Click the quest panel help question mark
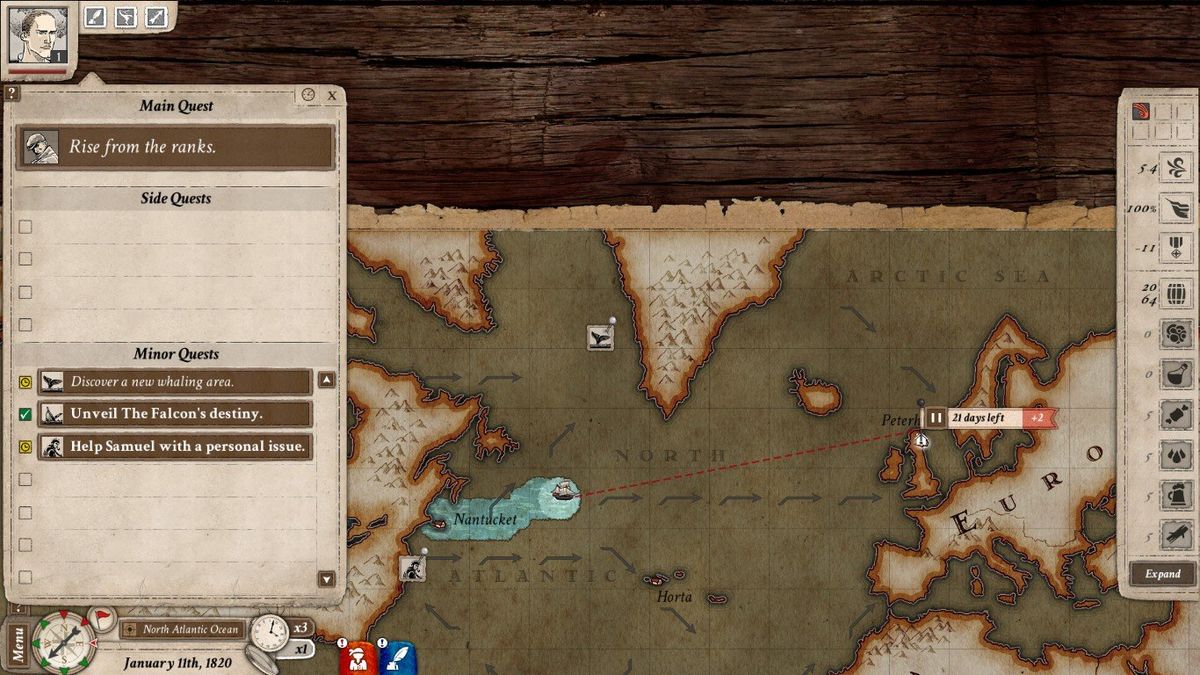Viewport: 1200px width, 675px height. click(x=11, y=93)
